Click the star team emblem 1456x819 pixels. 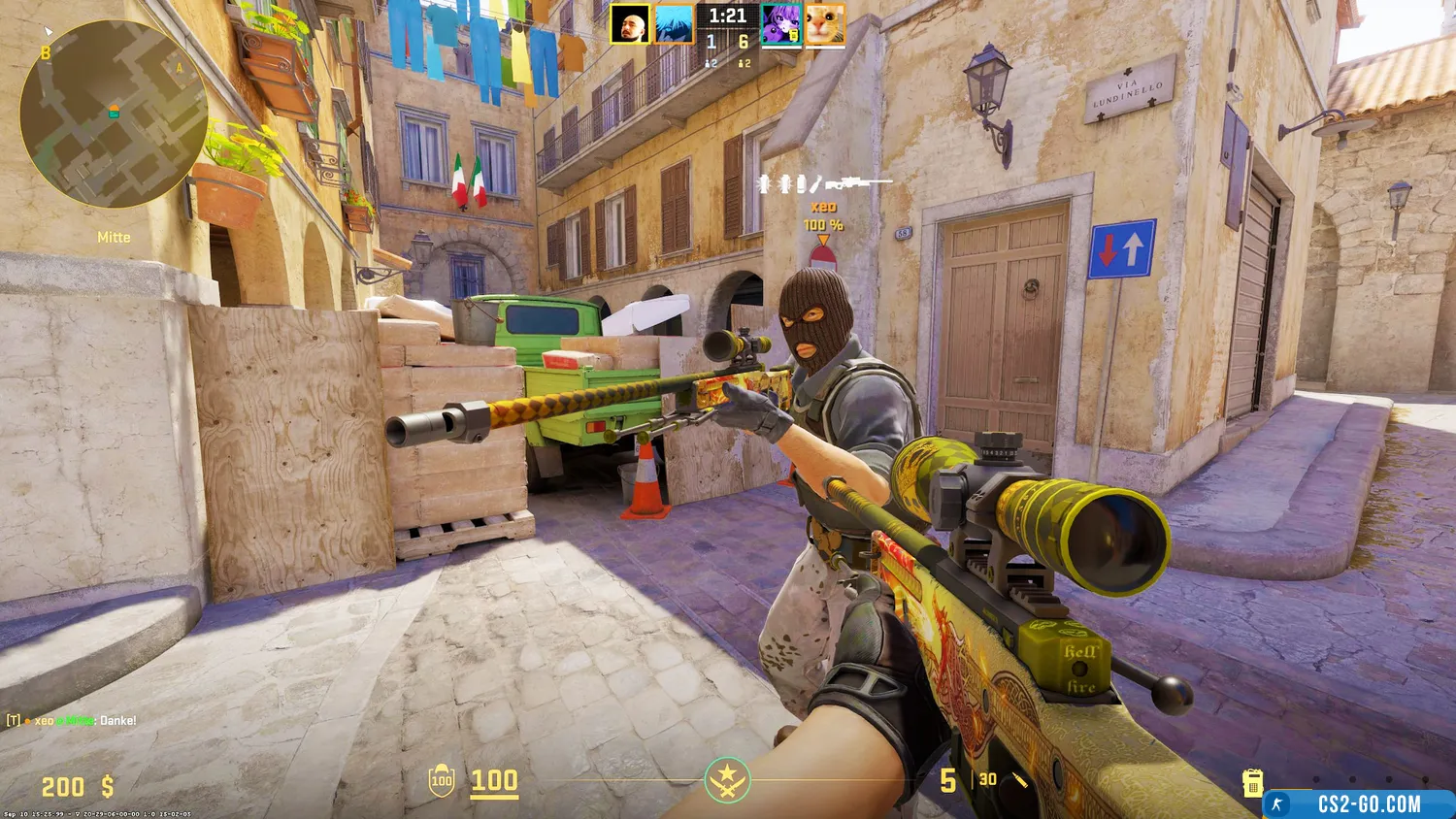727,780
